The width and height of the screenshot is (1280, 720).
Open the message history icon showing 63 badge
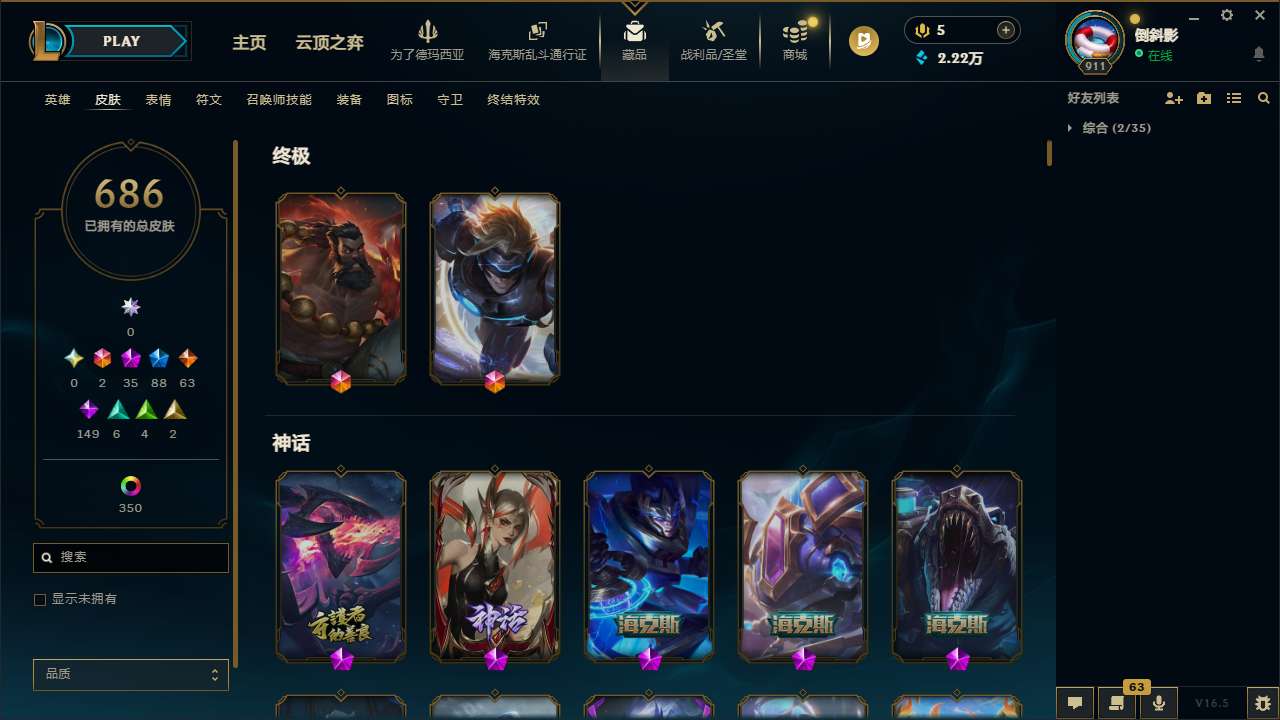(x=1116, y=702)
